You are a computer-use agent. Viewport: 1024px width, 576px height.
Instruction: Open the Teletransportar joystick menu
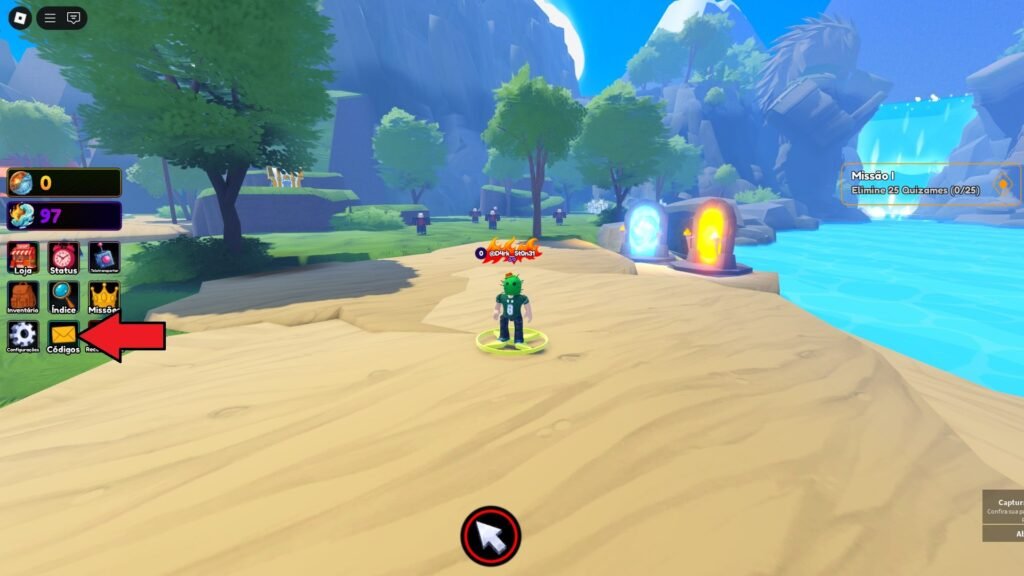tap(103, 257)
